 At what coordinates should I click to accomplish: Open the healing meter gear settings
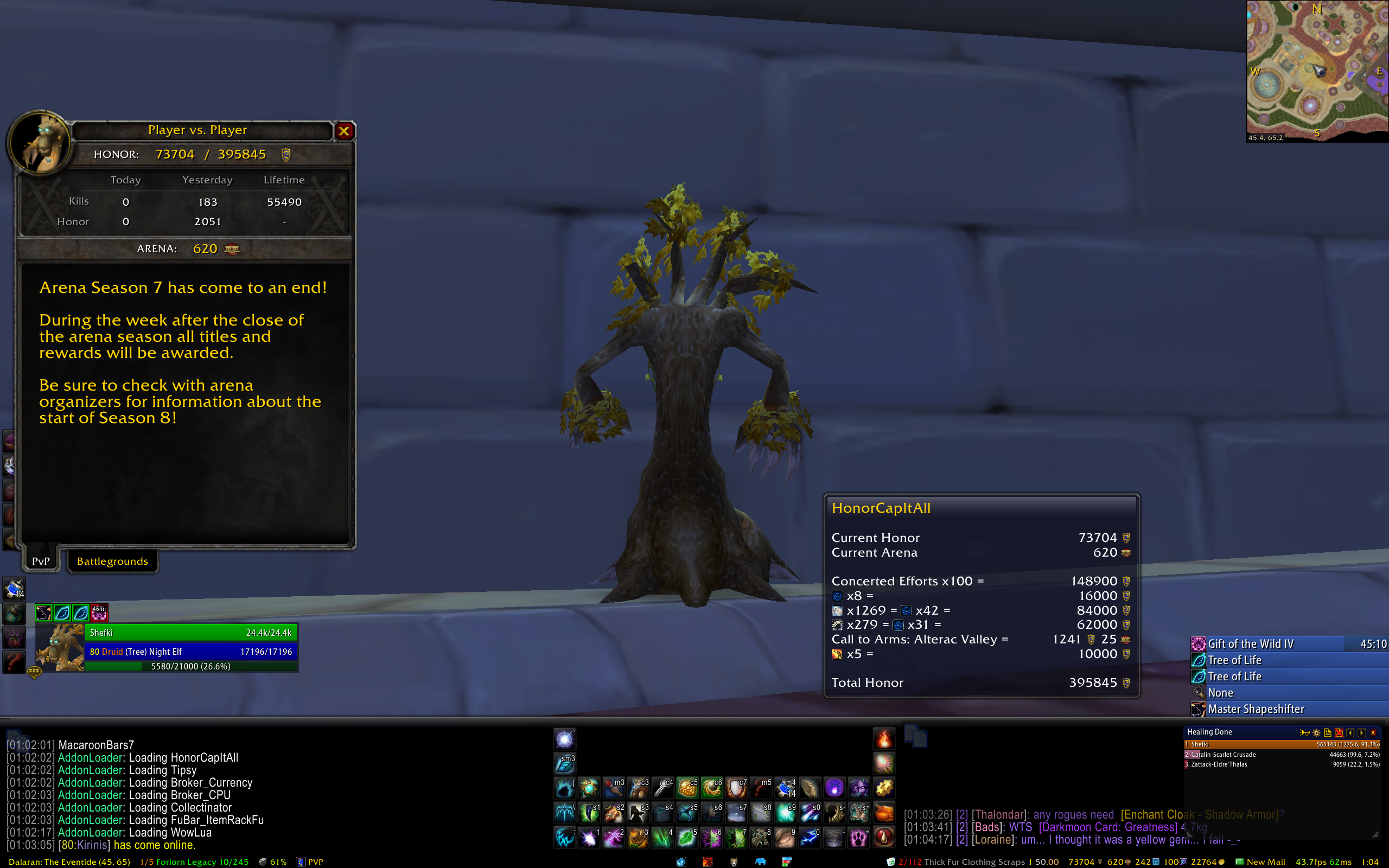pos(1316,732)
